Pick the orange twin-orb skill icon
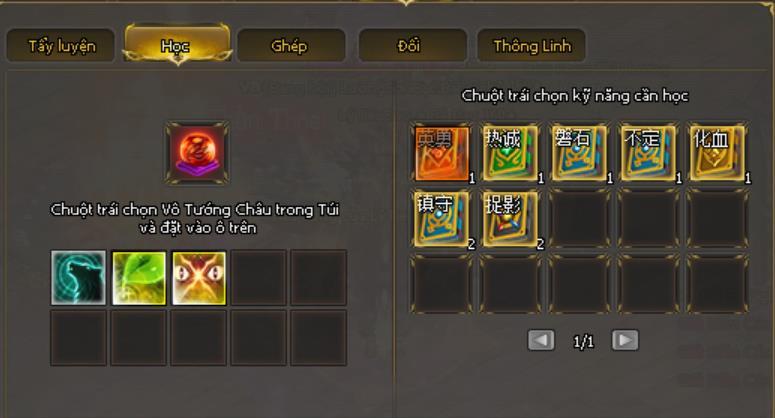 198,277
